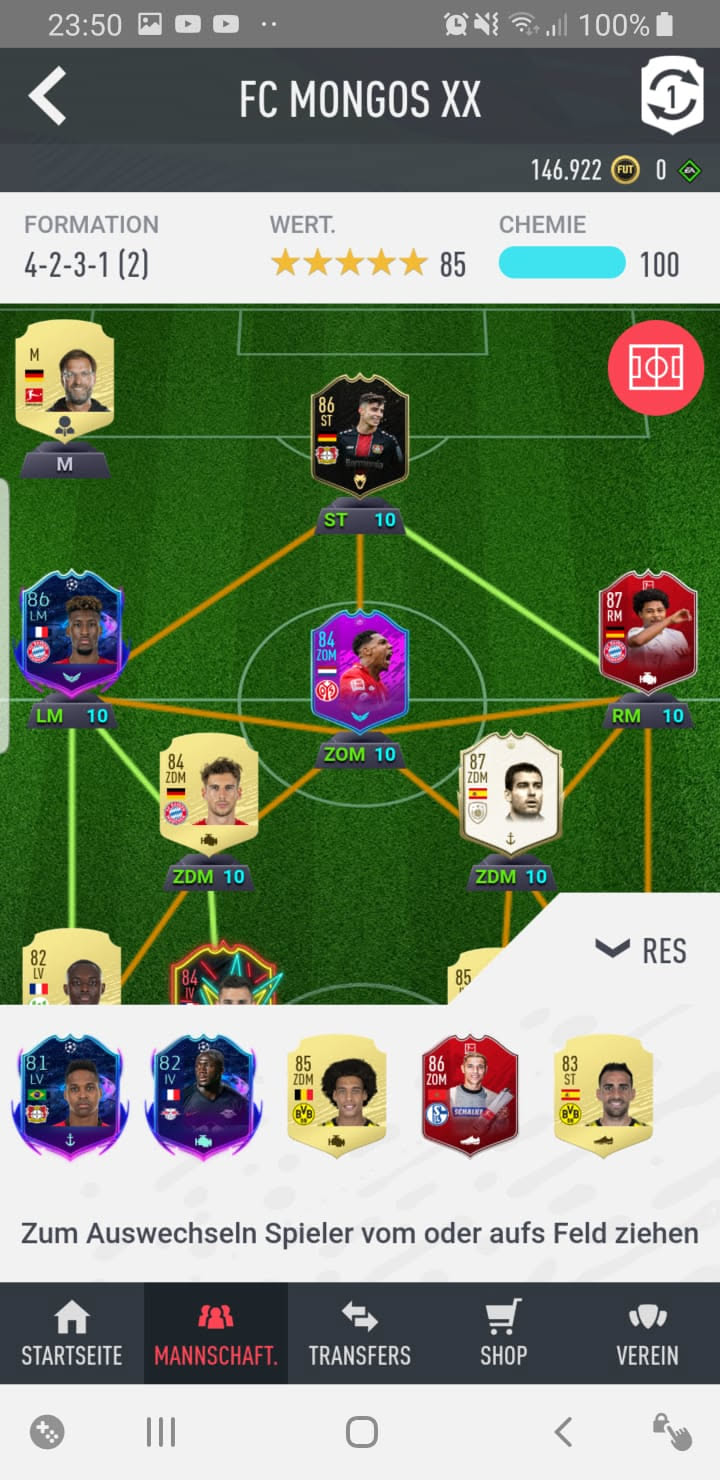Go back with the top-left arrow

click(47, 97)
